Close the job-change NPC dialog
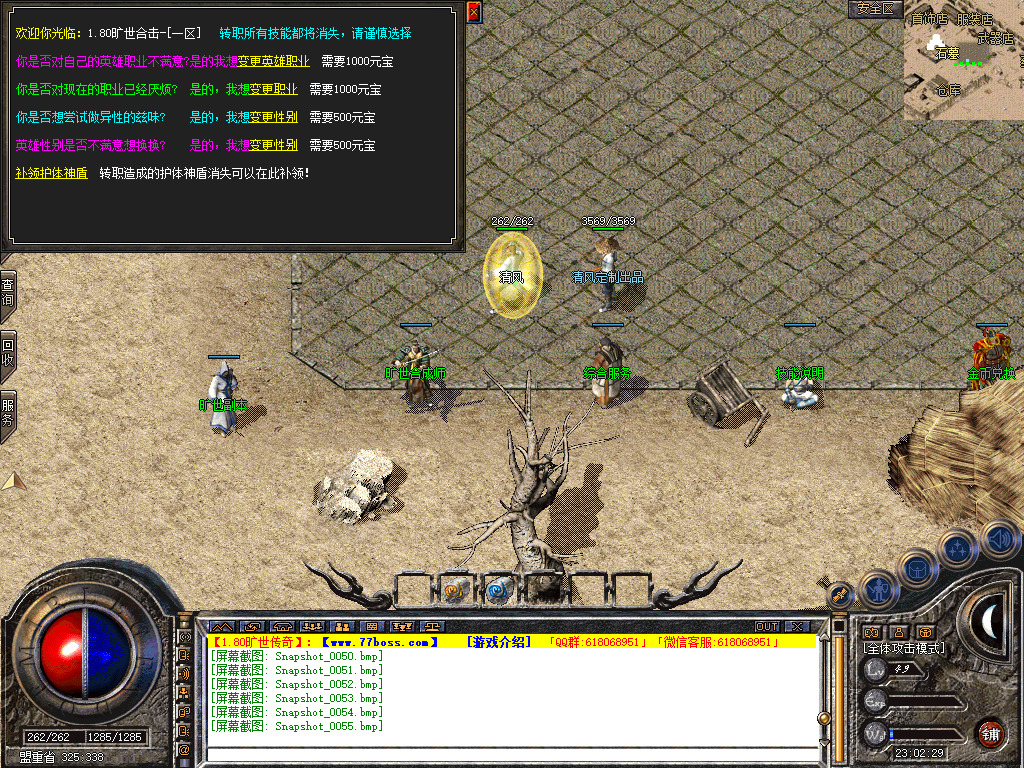 474,12
